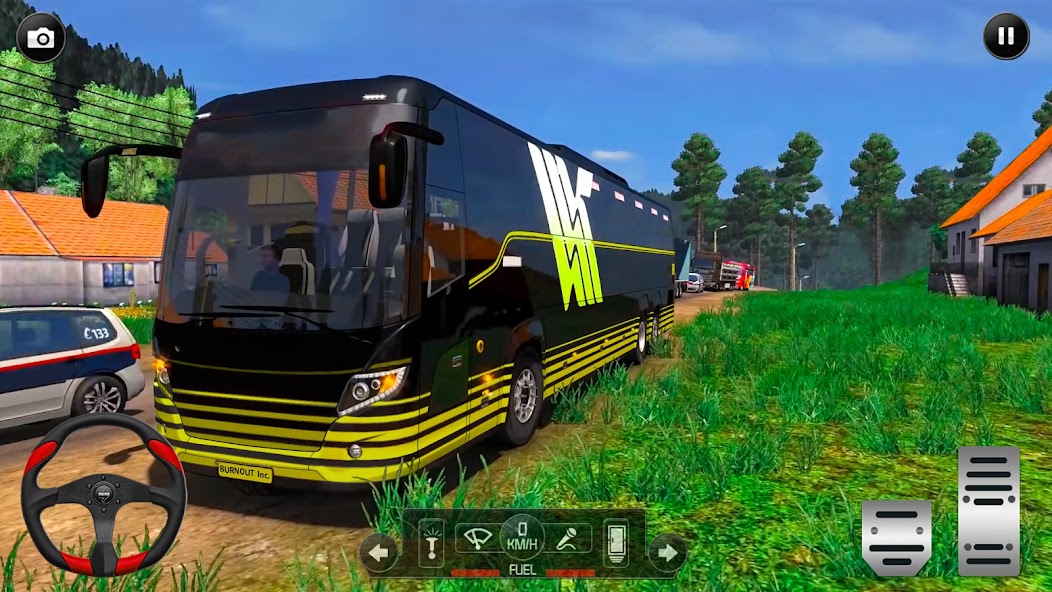Open the bus door

[x=615, y=543]
